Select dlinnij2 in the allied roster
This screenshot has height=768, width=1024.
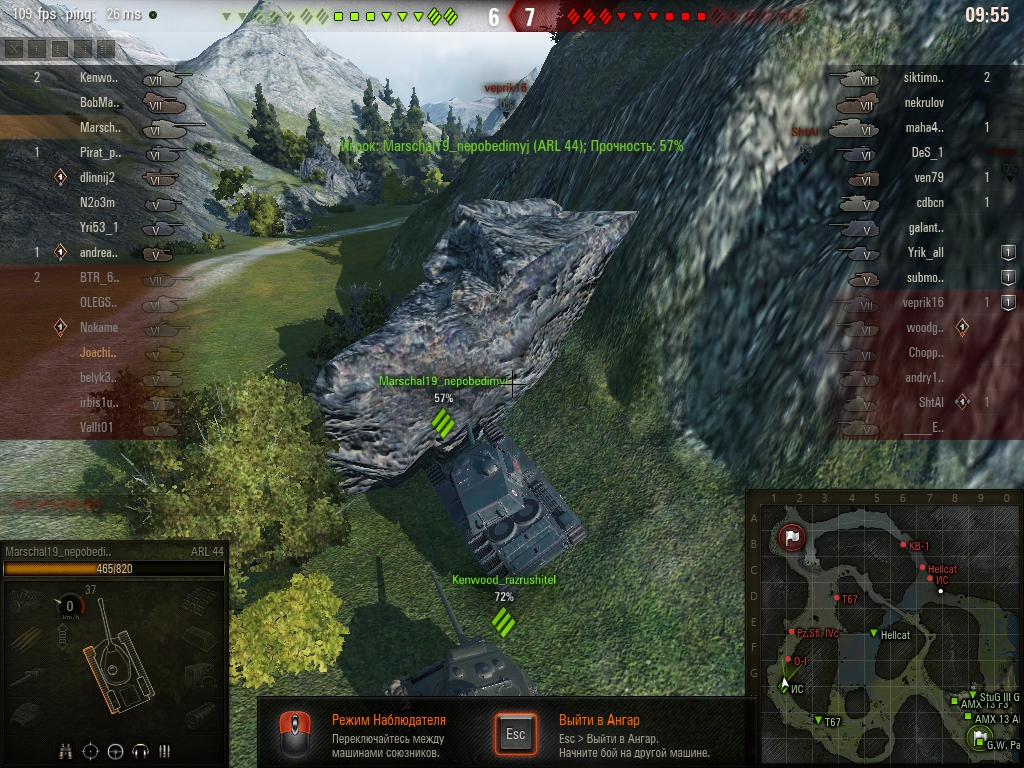coord(97,178)
